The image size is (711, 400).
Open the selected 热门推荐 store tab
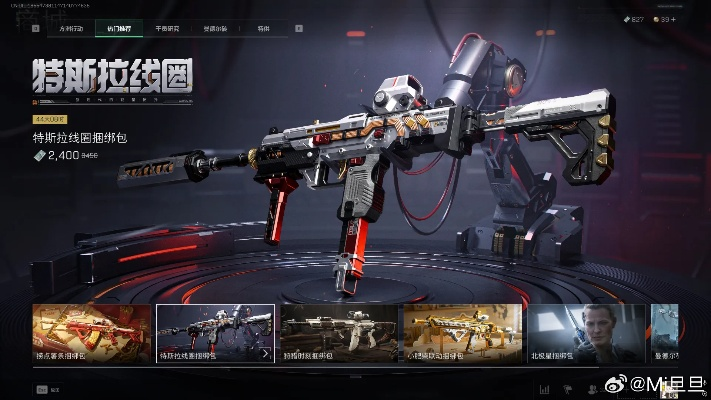[x=118, y=29]
